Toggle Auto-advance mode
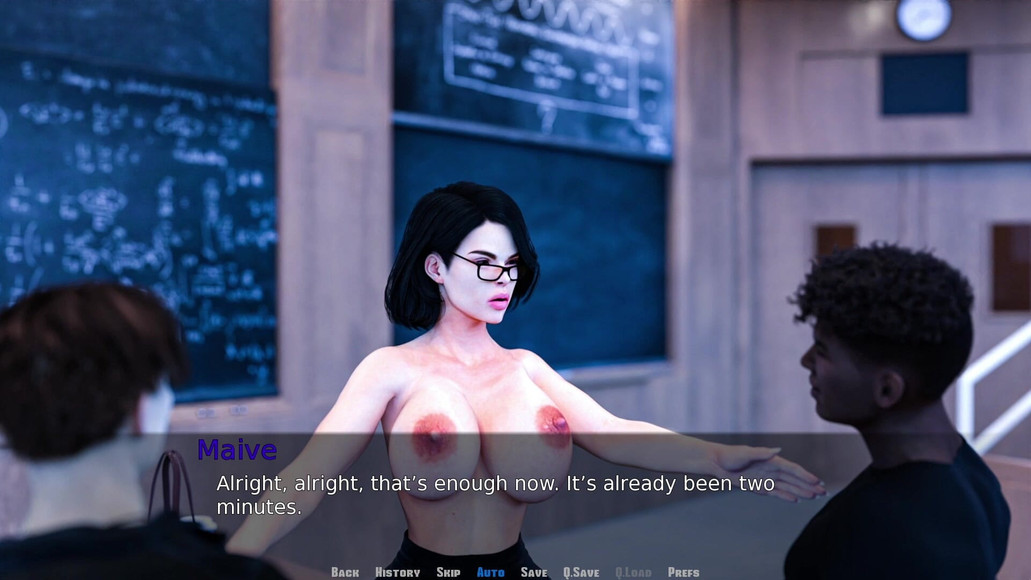1031x580 pixels. pyautogui.click(x=490, y=572)
